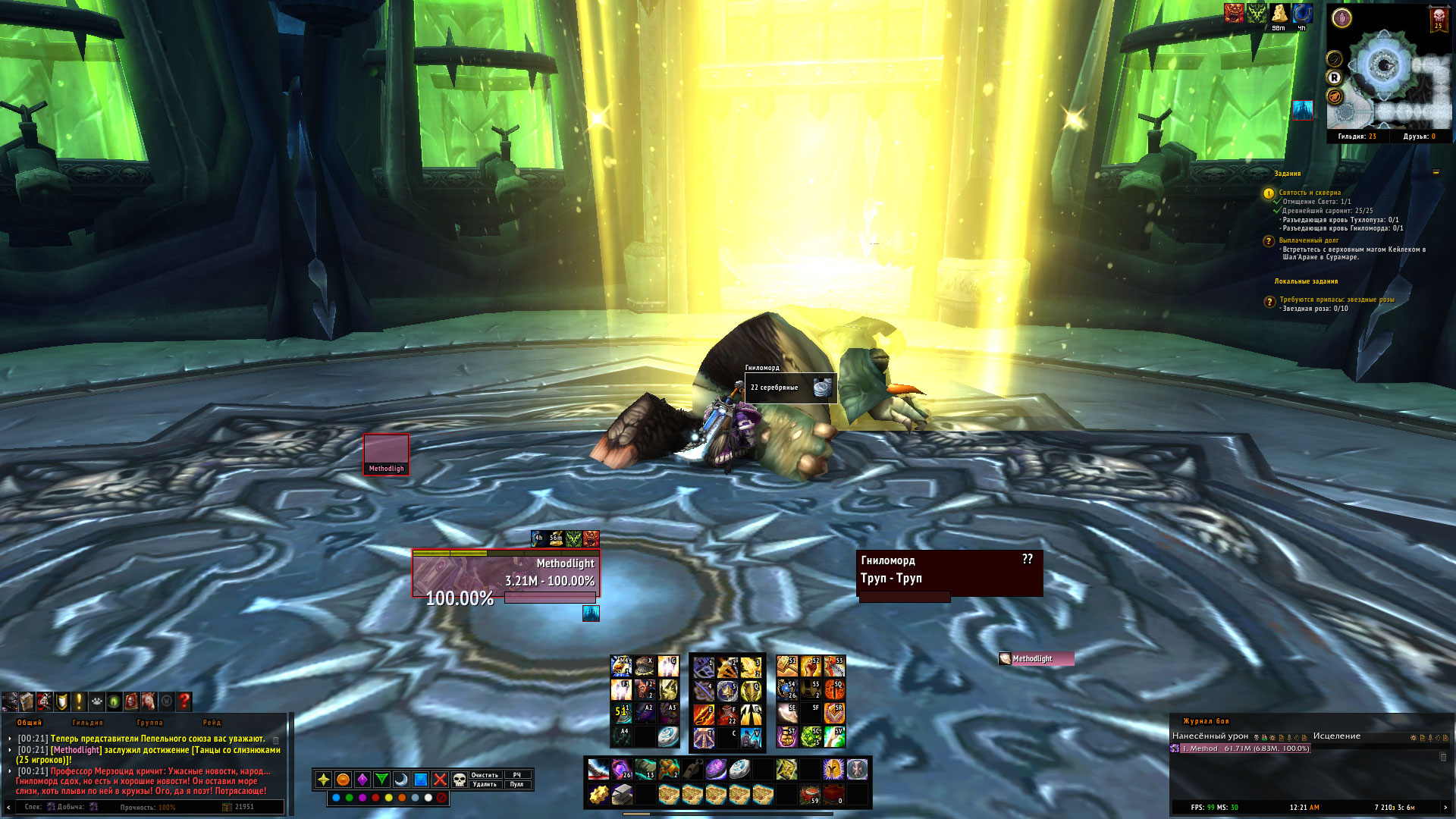Open the Общий chat tab
Image resolution: width=1456 pixels, height=819 pixels.
[x=30, y=723]
